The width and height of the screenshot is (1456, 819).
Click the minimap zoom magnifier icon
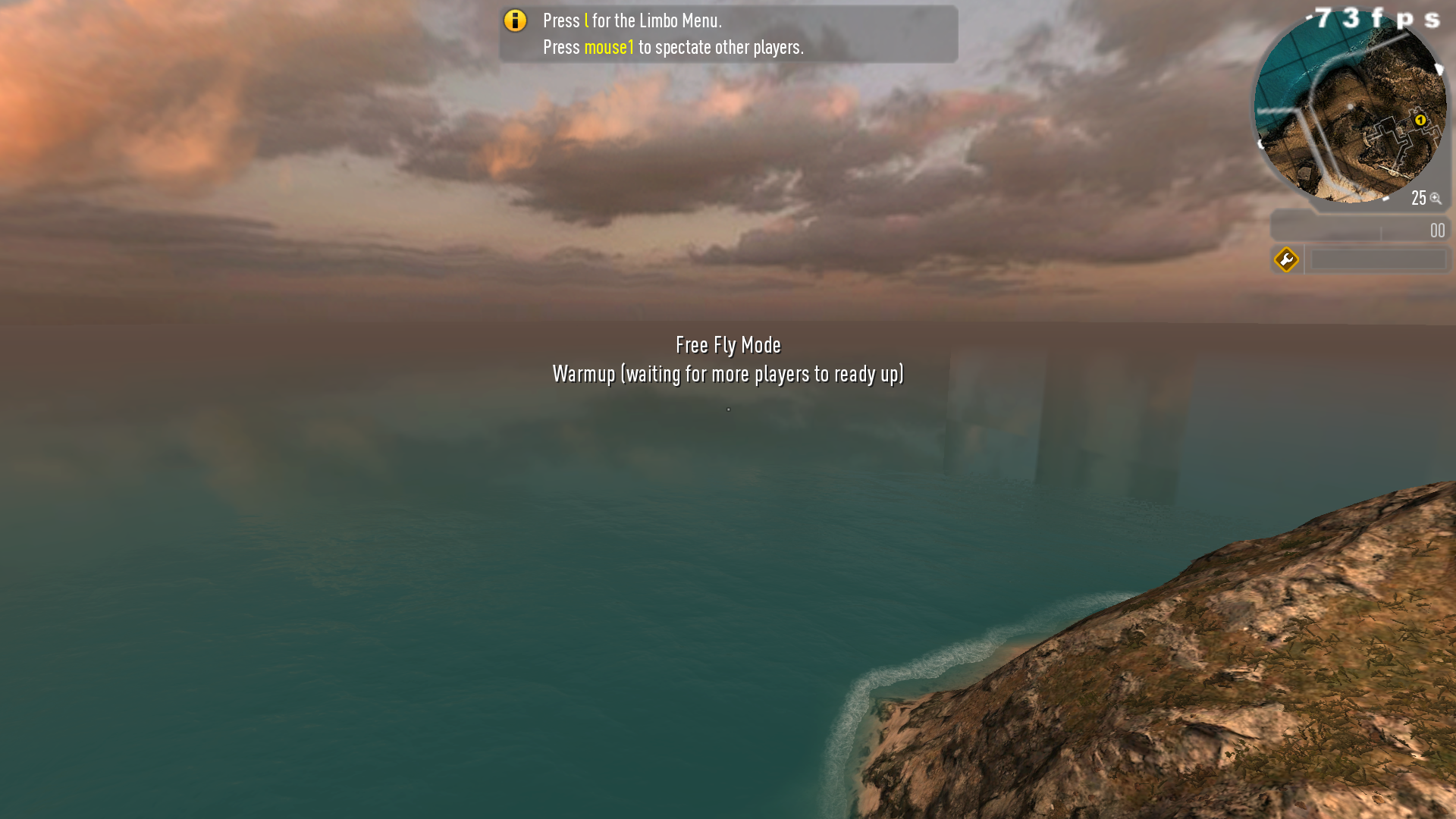(1436, 199)
